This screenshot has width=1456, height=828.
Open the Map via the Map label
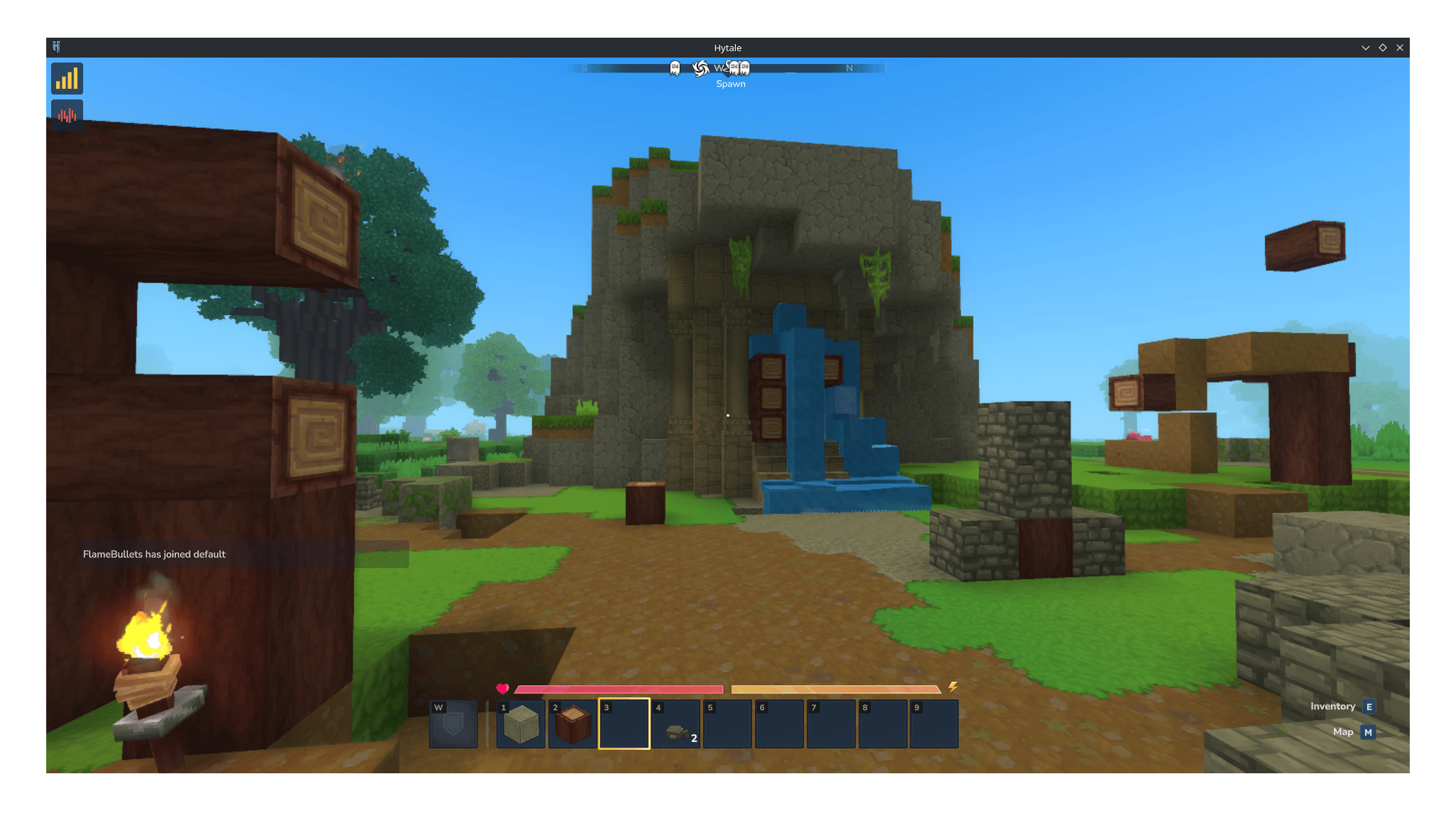[1343, 731]
